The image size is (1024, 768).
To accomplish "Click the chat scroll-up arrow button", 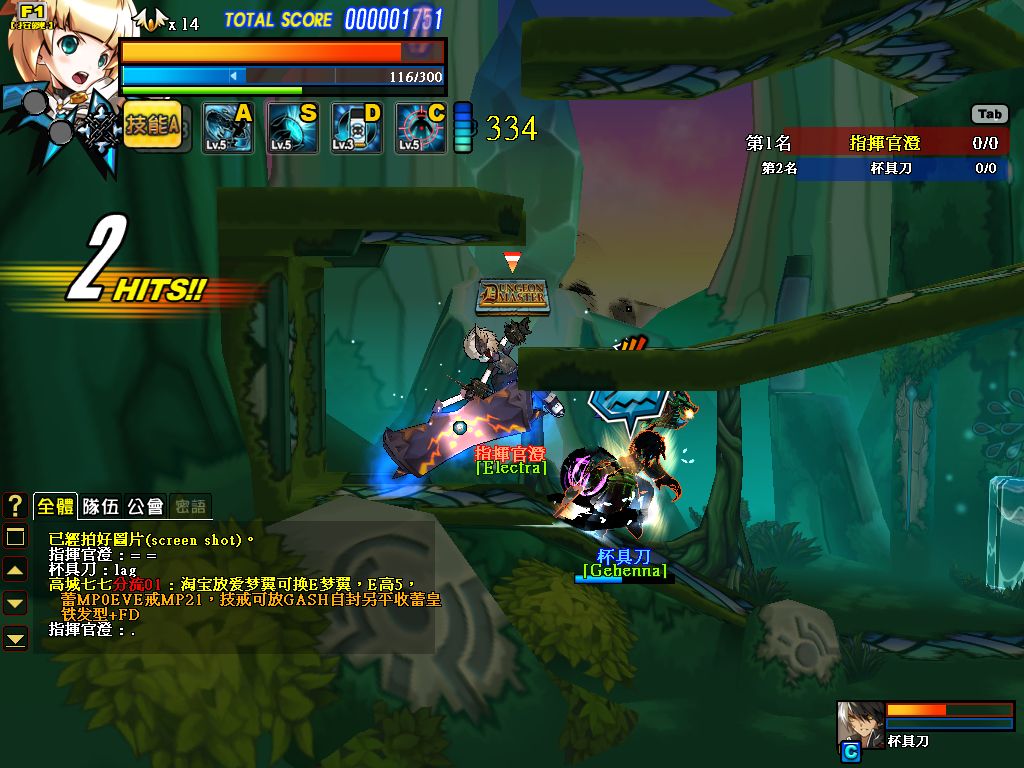I will click(15, 570).
